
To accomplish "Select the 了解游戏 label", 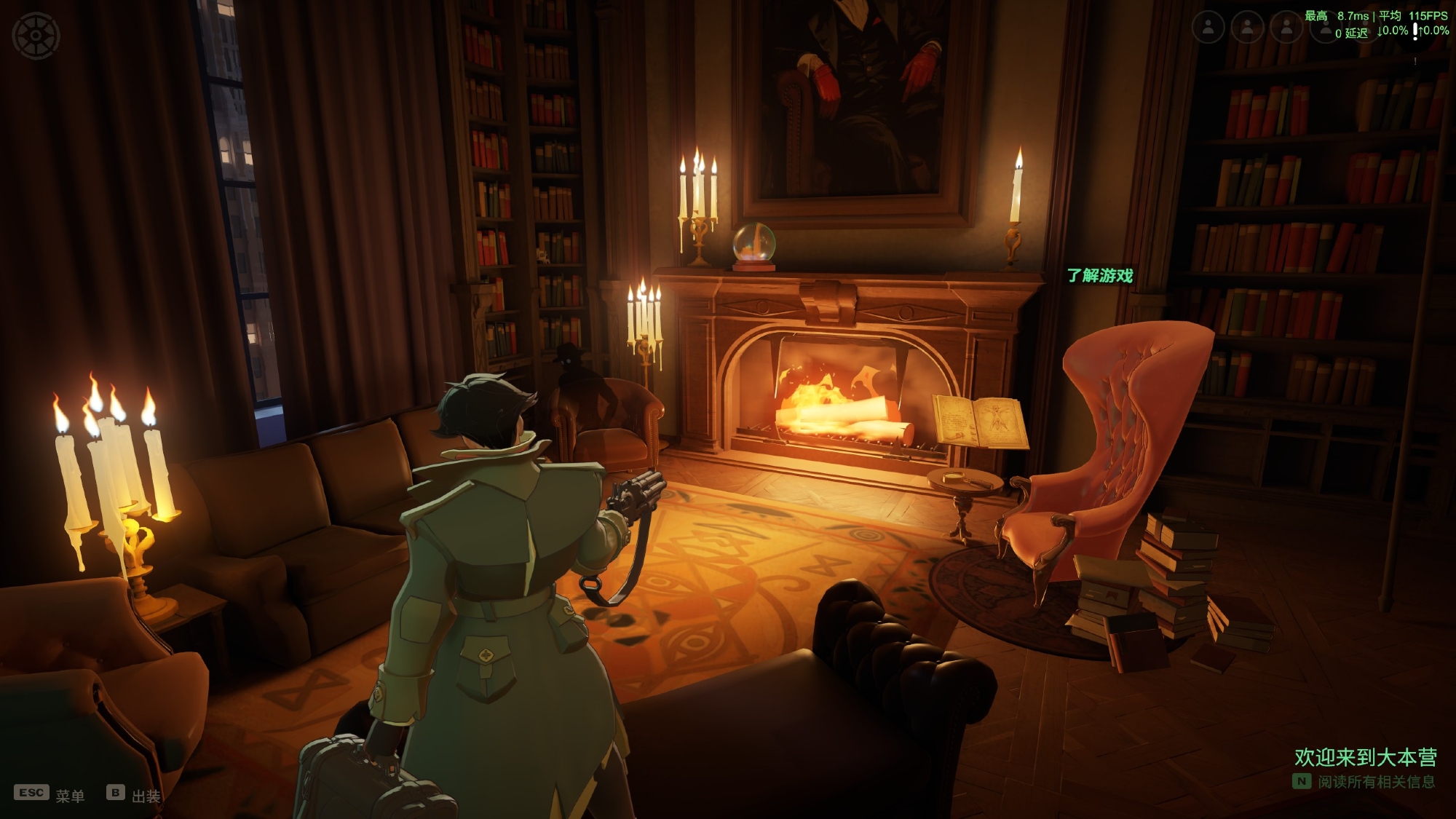I will coord(1100,276).
